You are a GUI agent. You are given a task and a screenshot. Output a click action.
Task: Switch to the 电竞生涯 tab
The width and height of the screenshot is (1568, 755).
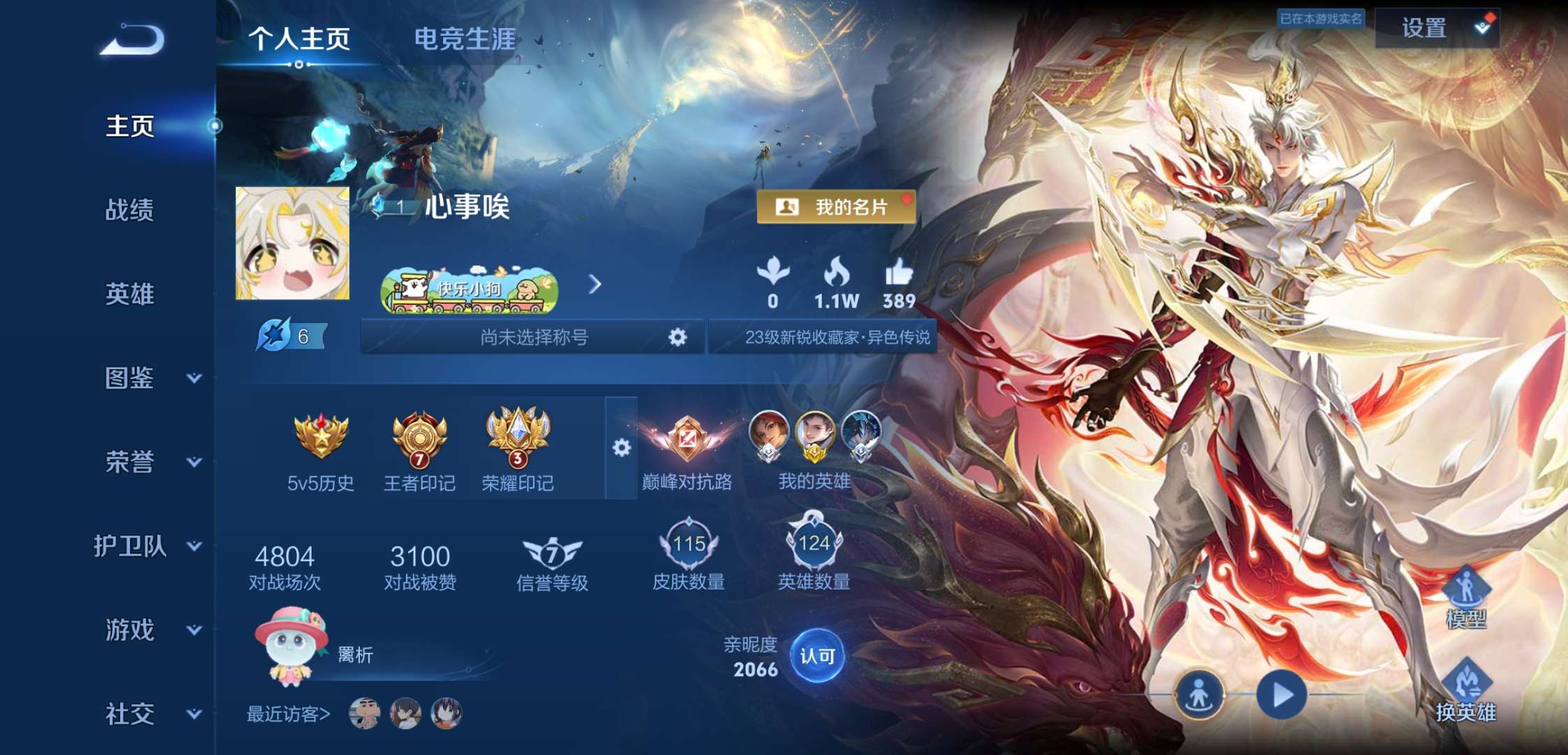464,40
